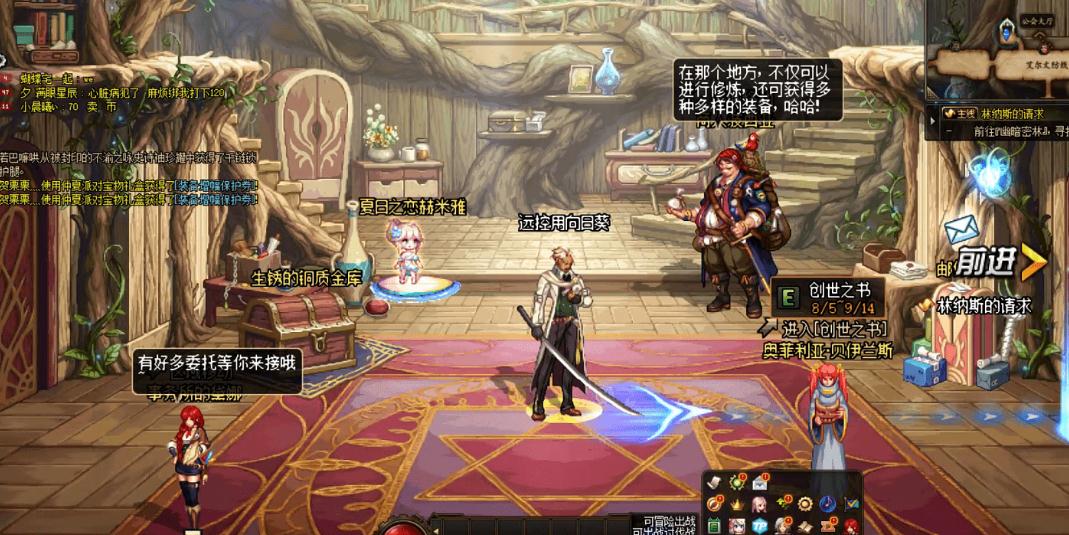Open the red-haired character portrait icon
The height and width of the screenshot is (535, 1069).
coord(851,526)
